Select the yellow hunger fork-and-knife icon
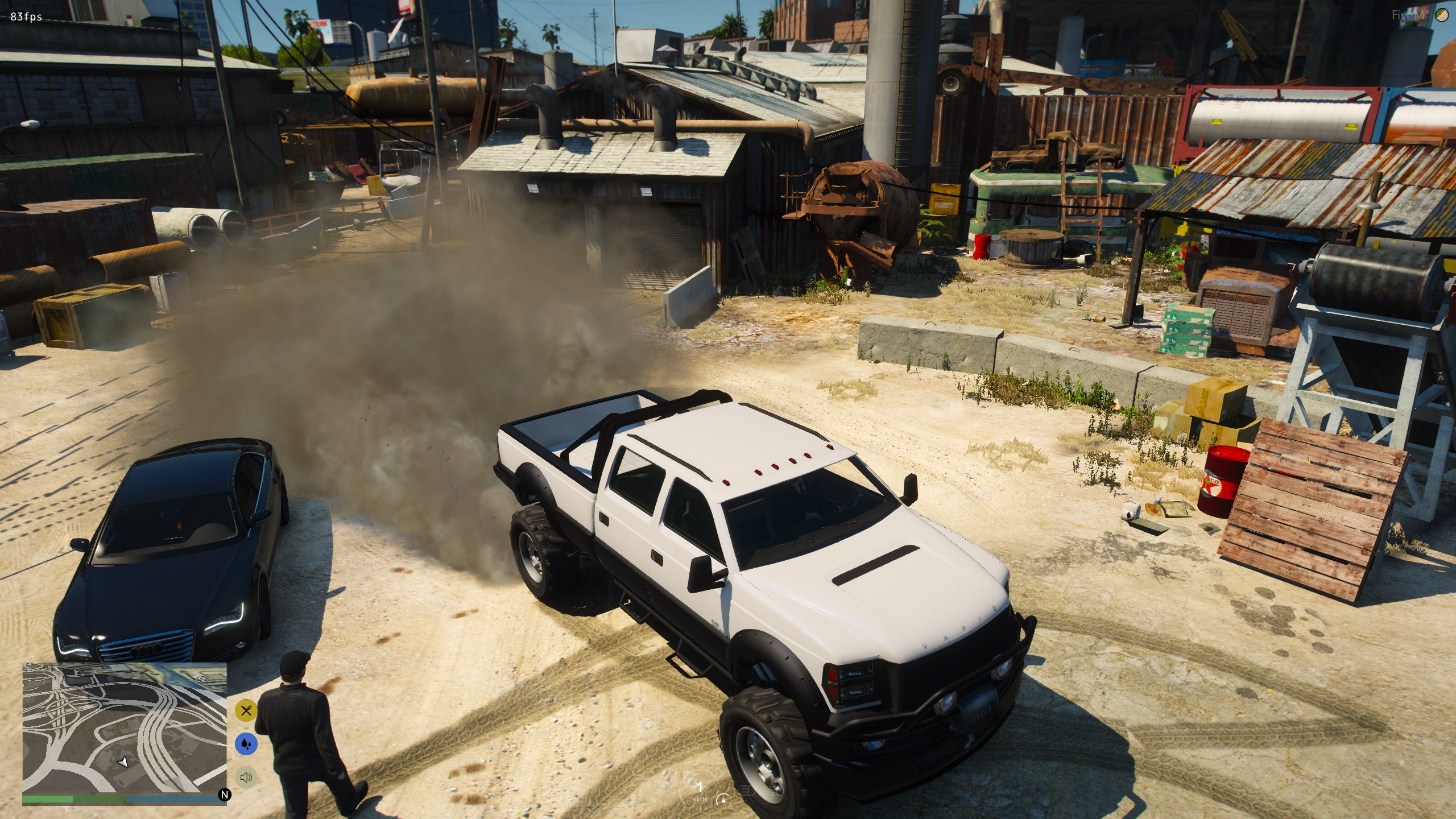The image size is (1456, 819). coord(246,710)
